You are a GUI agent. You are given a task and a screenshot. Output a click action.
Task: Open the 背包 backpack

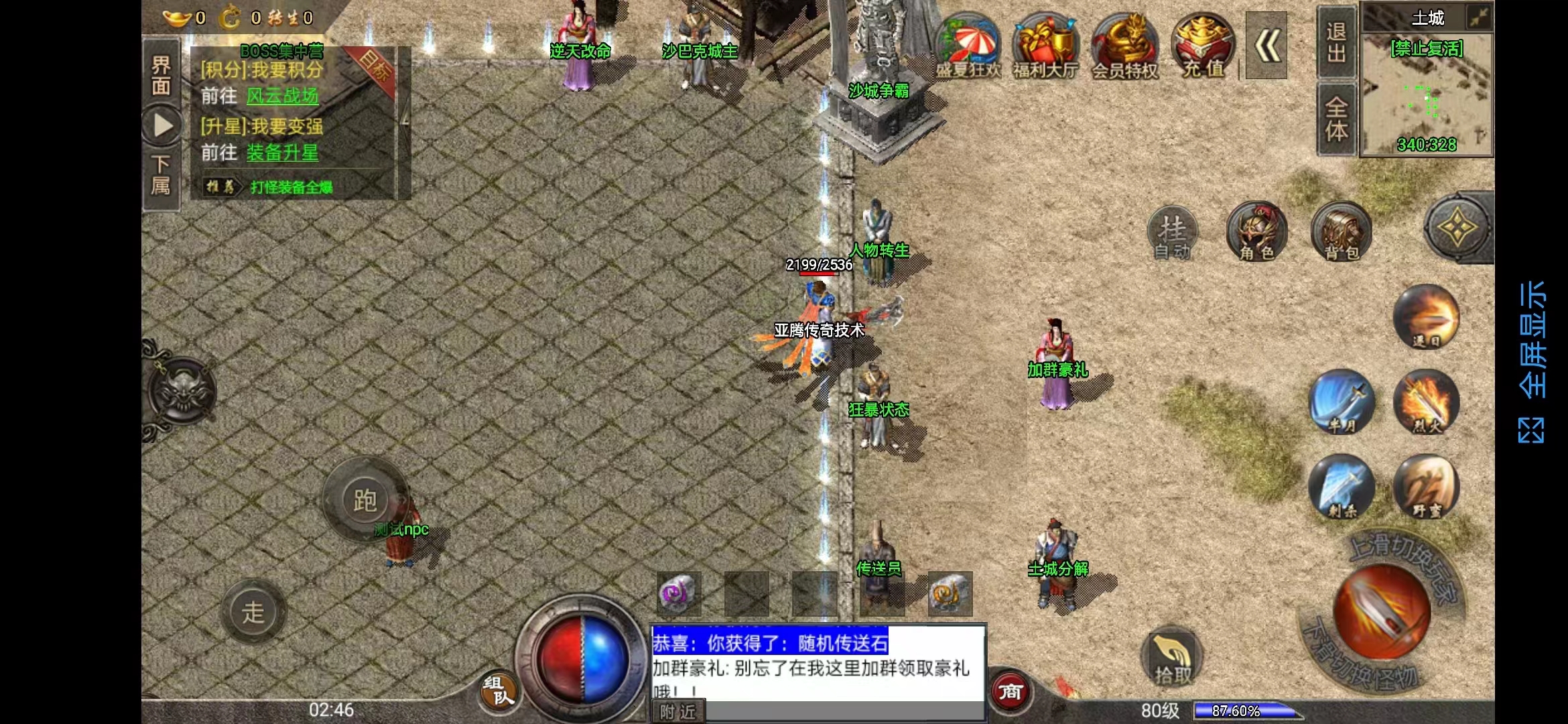click(x=1341, y=231)
